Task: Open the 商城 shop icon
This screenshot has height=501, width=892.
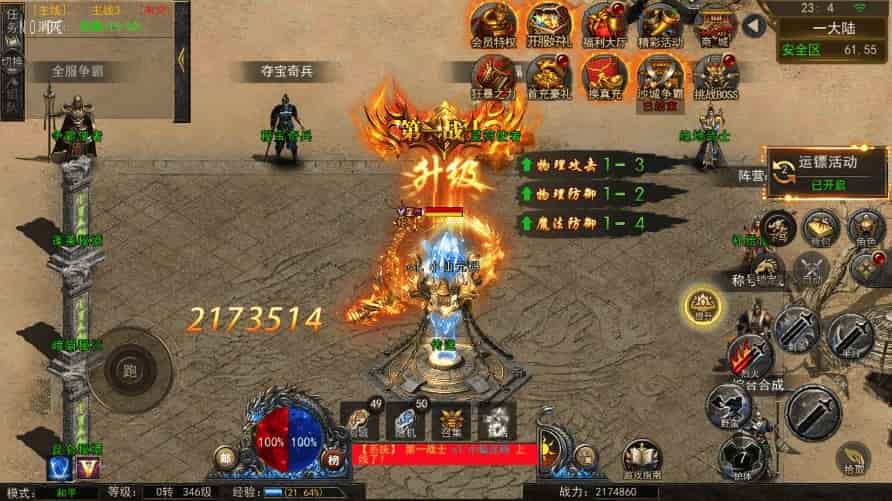Action: [x=714, y=22]
